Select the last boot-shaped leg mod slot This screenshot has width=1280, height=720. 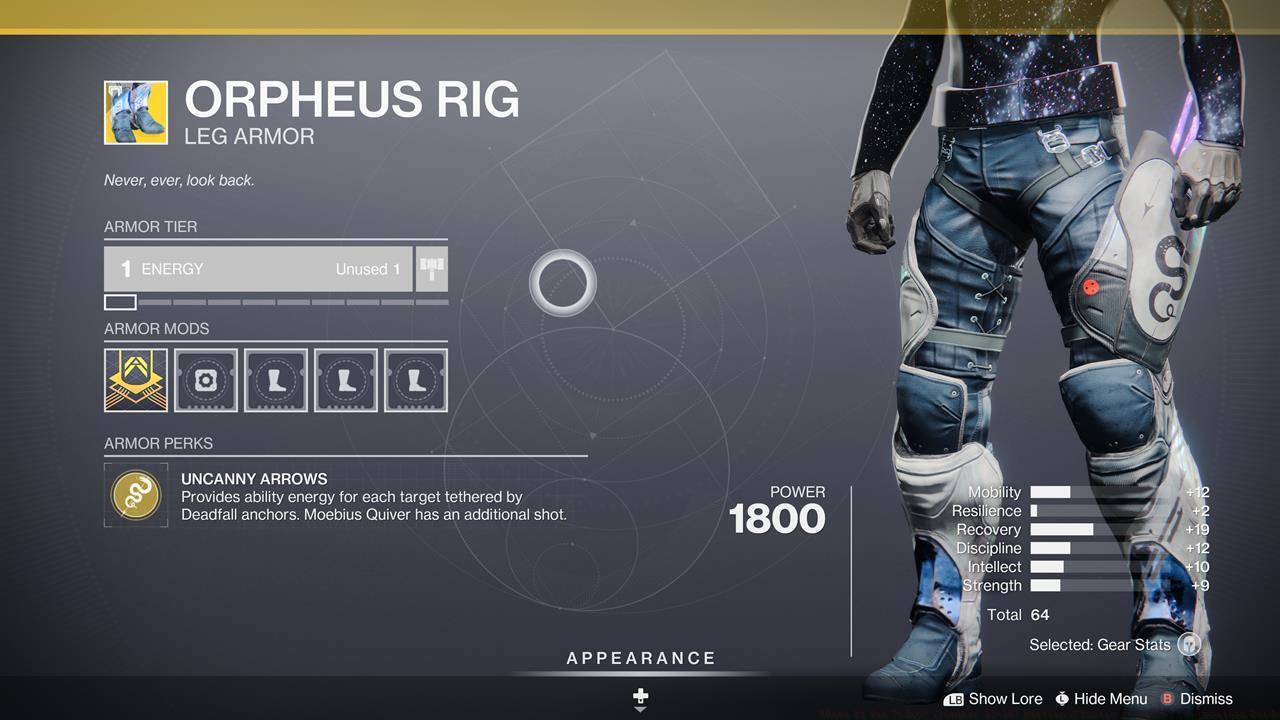click(415, 379)
